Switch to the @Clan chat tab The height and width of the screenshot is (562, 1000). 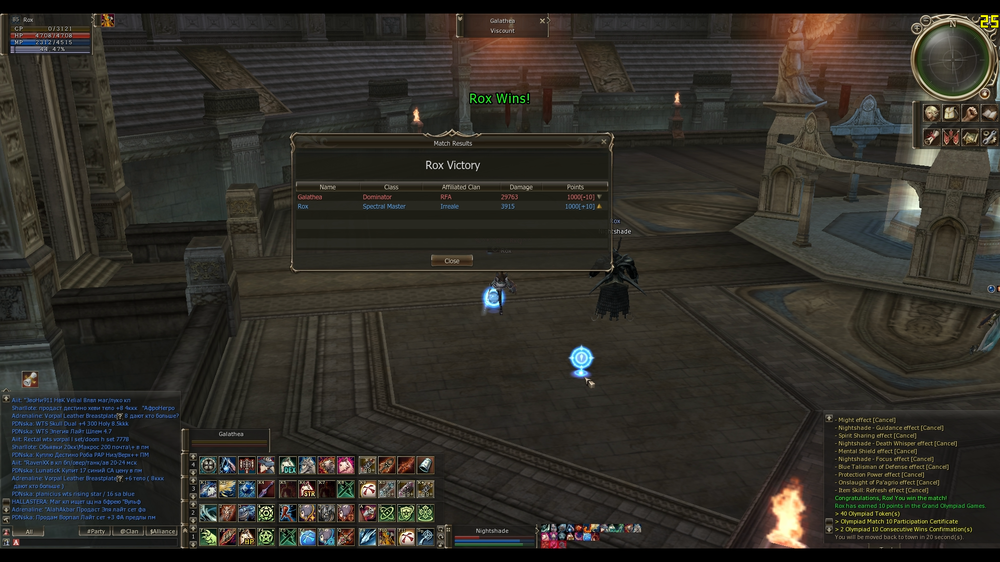click(x=129, y=531)
